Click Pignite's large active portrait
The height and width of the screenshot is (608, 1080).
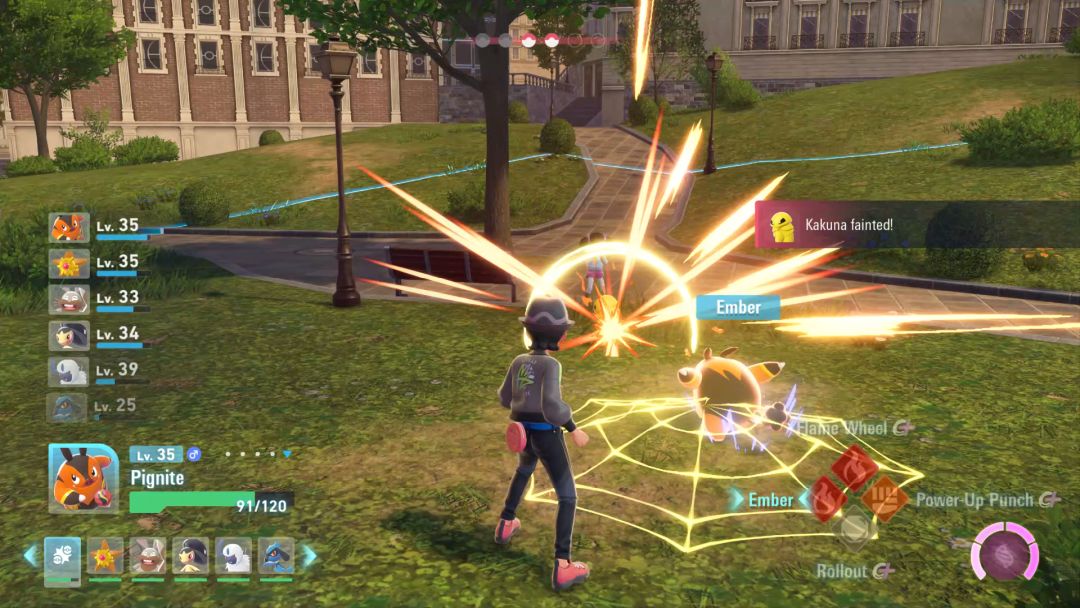pos(83,478)
